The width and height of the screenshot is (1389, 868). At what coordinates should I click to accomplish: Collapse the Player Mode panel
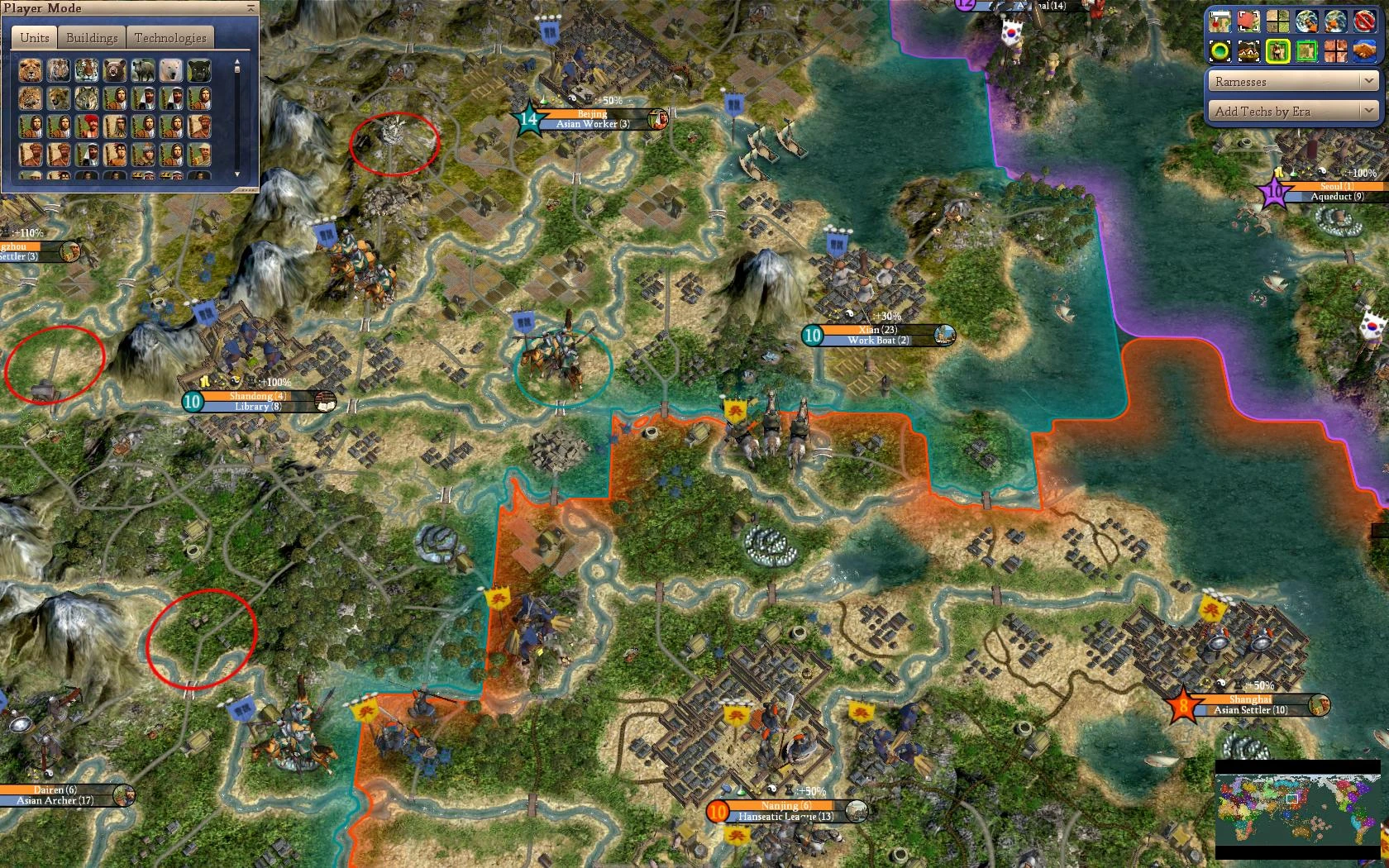tap(249, 8)
